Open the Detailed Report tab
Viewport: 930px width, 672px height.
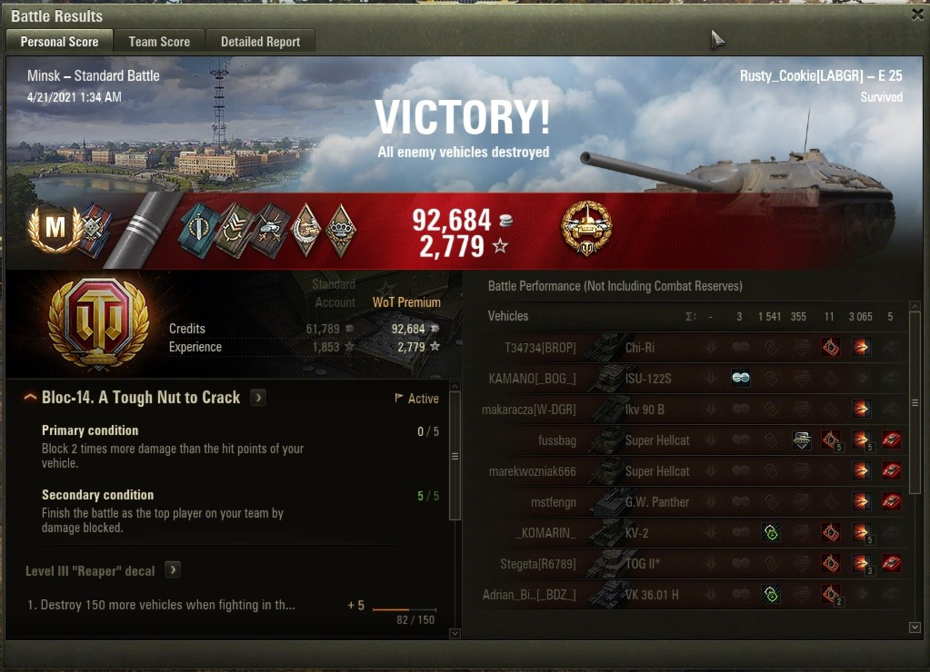[x=260, y=42]
